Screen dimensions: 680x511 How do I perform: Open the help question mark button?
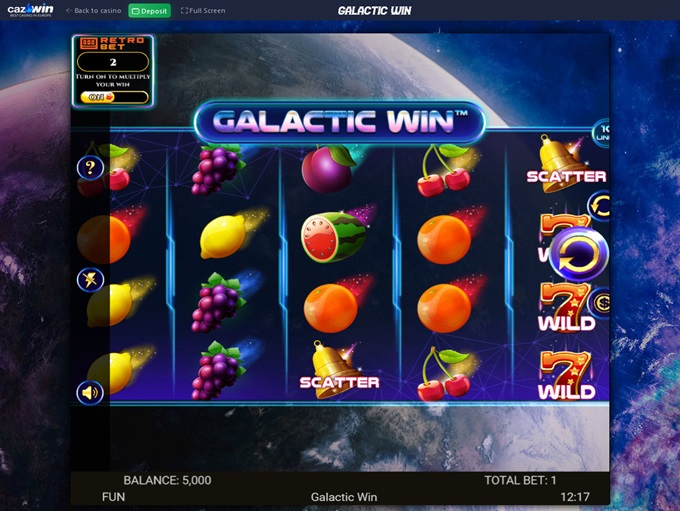click(x=91, y=168)
